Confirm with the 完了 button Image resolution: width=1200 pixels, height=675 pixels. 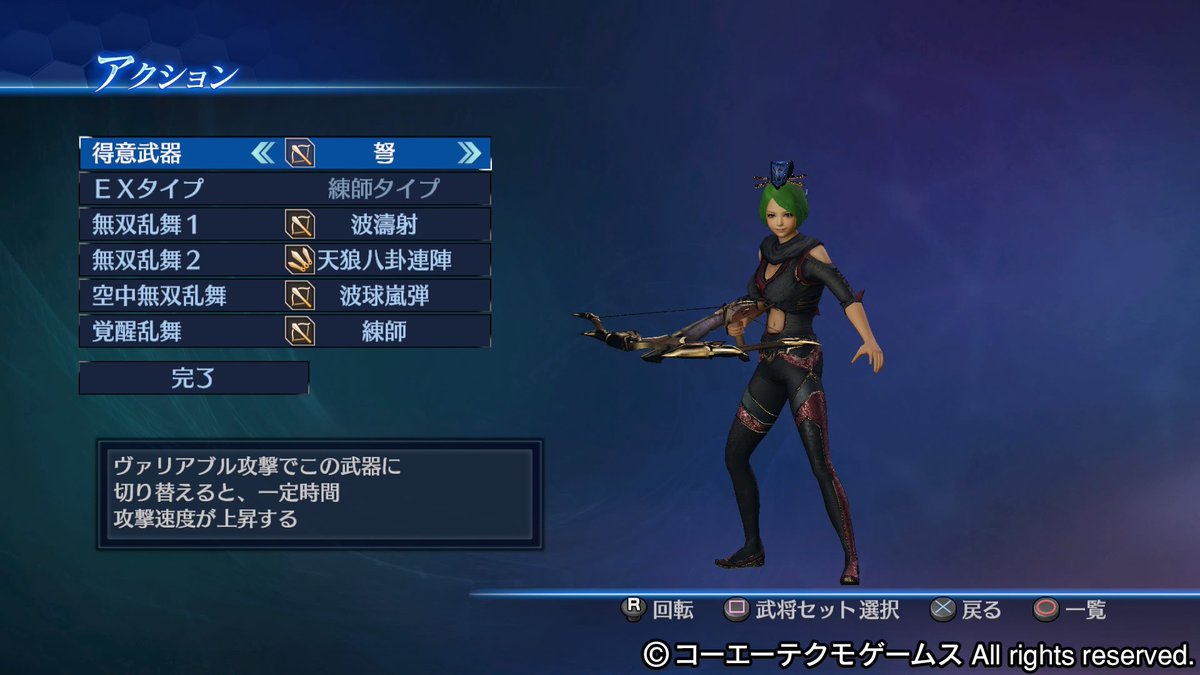[x=194, y=378]
